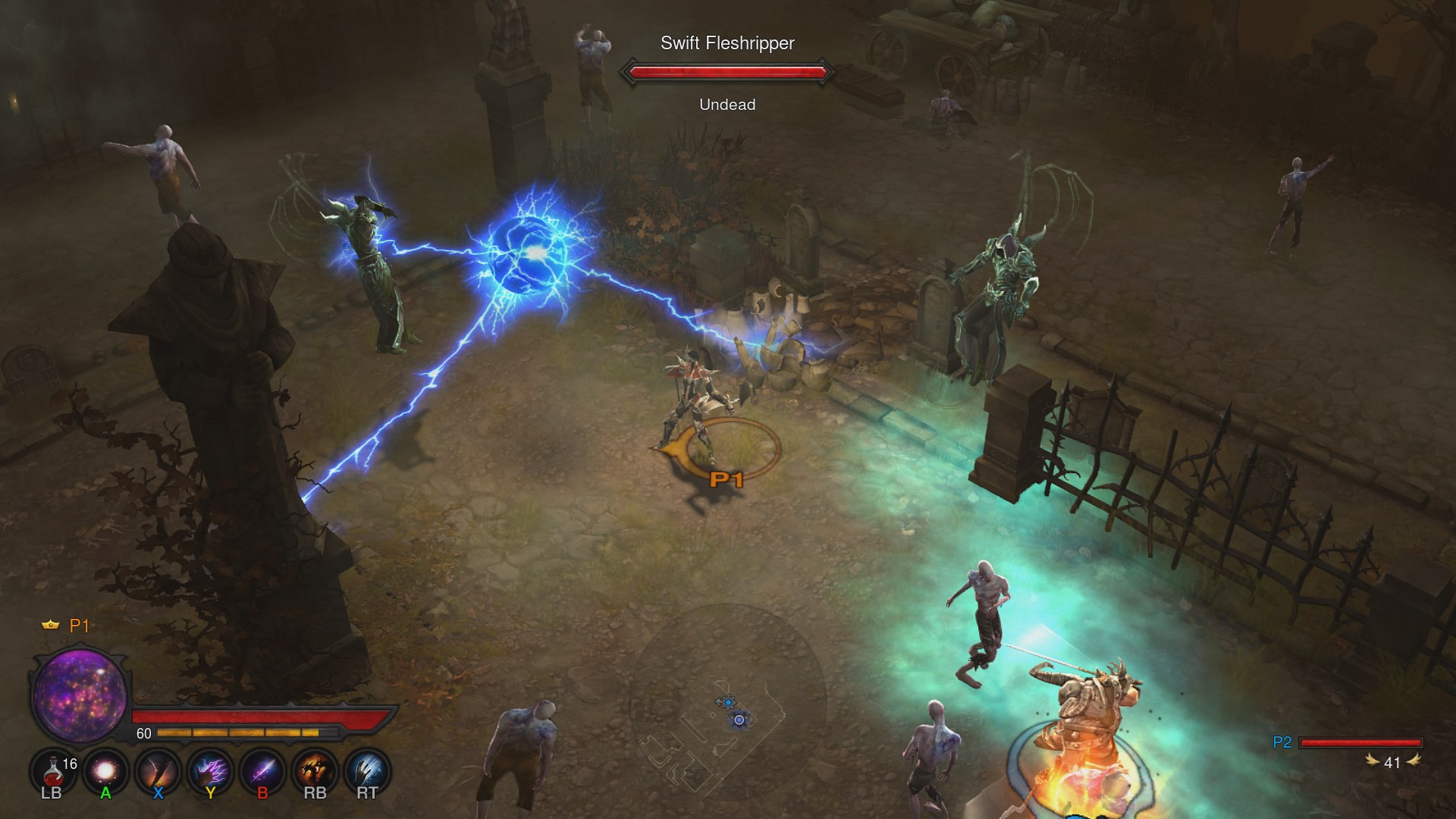
Task: Activate the glowing white orb skill
Action: pyautogui.click(x=105, y=772)
